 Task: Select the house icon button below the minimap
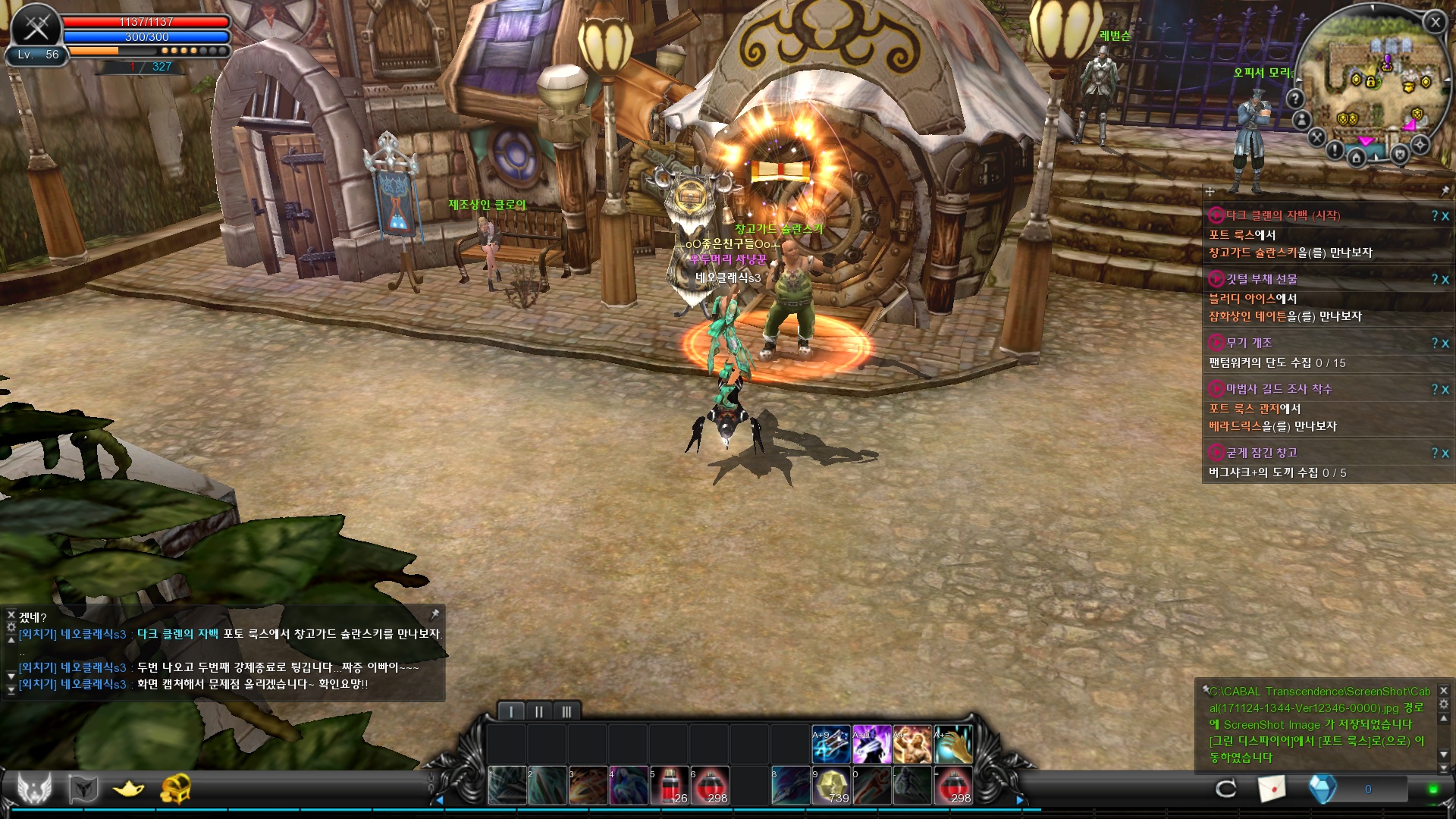click(x=1357, y=158)
